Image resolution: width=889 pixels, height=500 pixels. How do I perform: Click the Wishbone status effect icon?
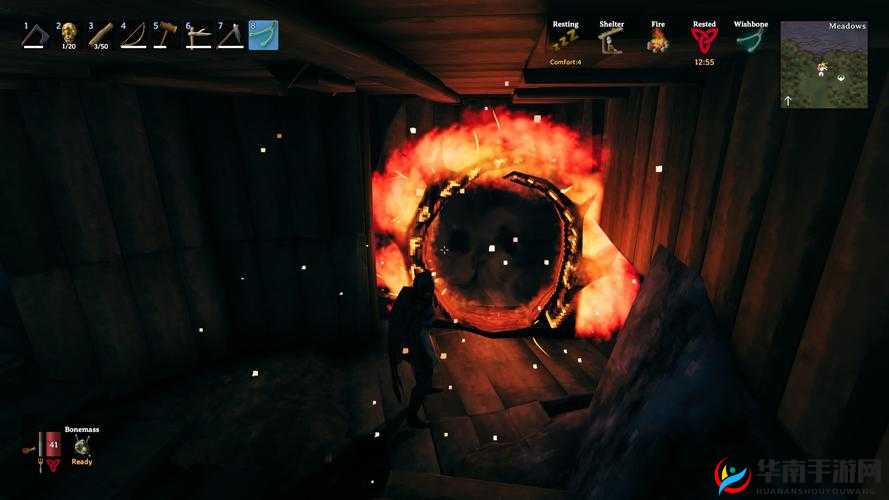pos(750,40)
